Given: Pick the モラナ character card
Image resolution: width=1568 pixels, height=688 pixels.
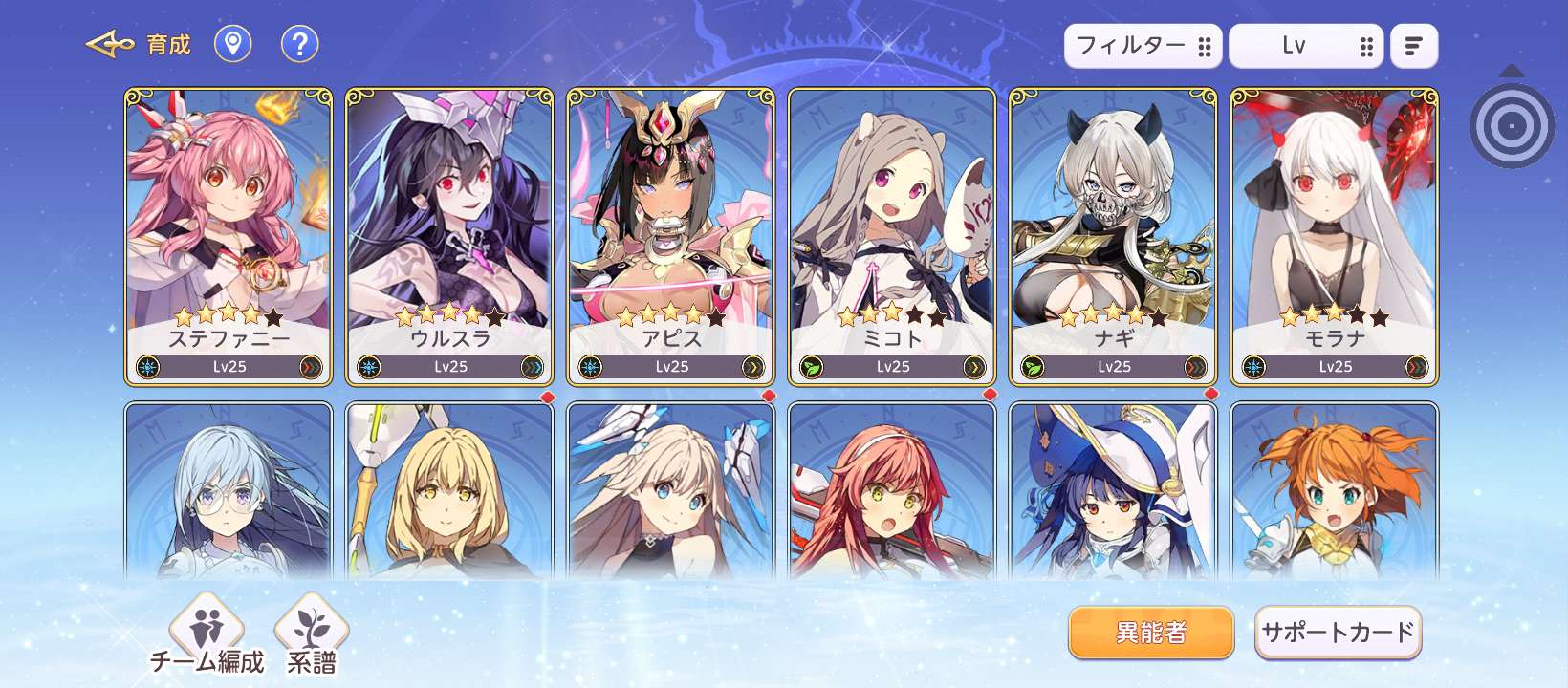Looking at the screenshot, I should 1335,236.
